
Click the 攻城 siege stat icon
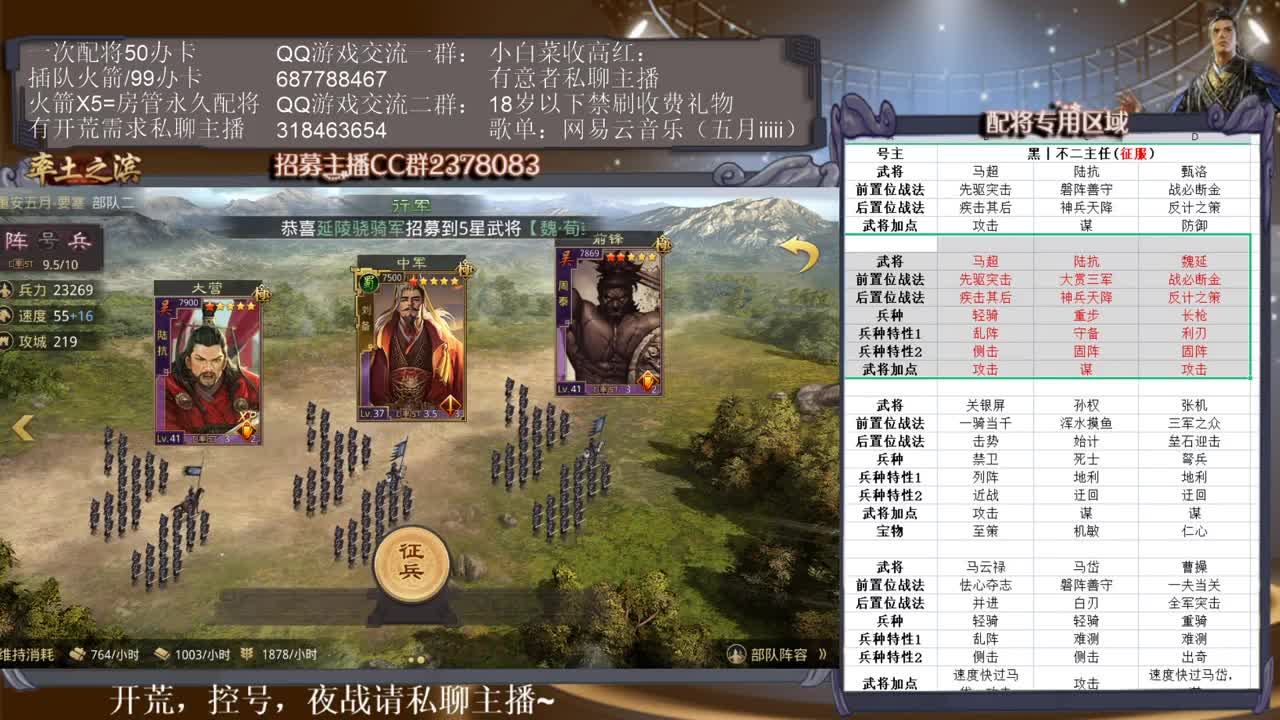6,341
